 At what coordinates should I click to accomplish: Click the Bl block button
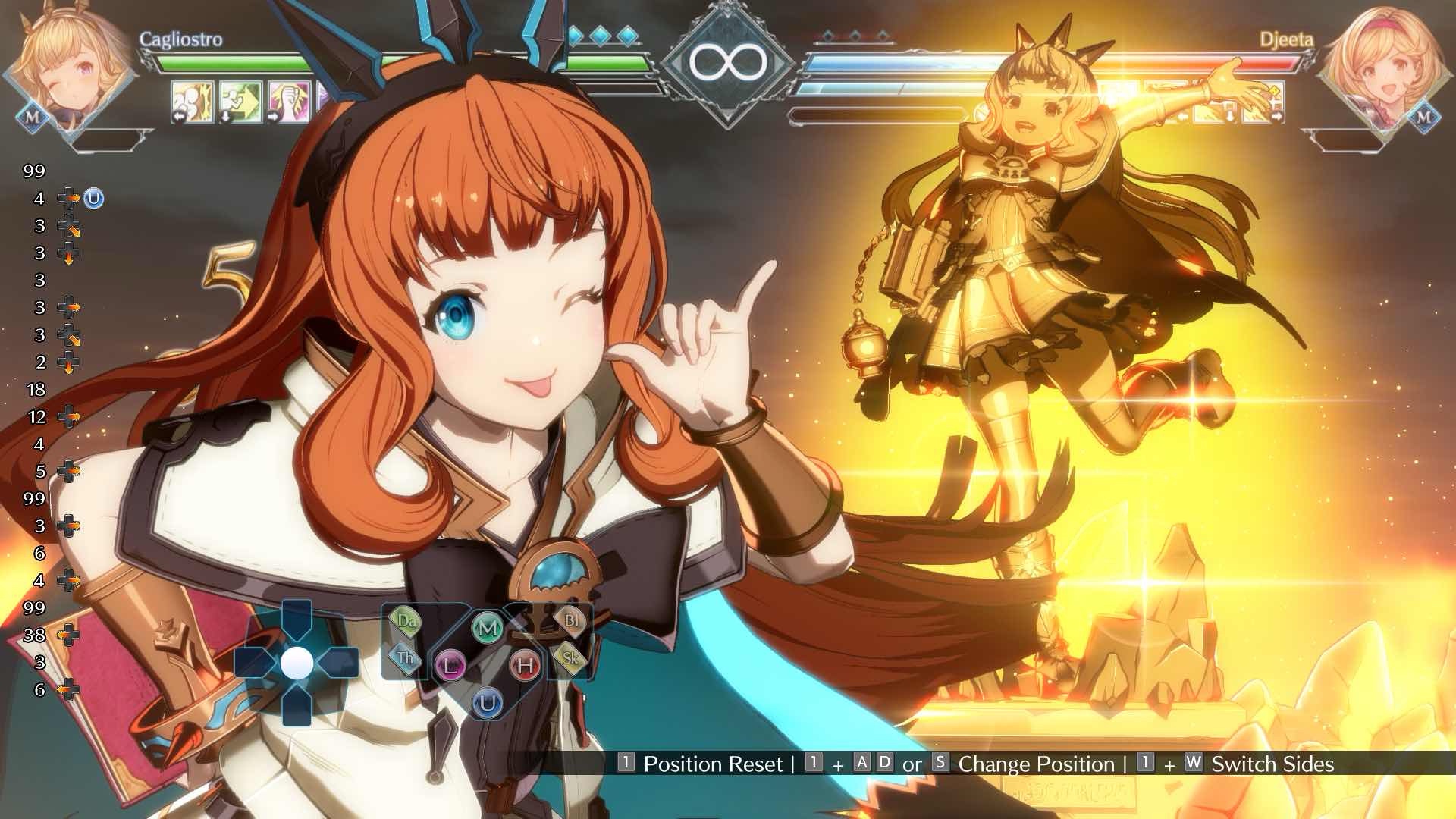[570, 621]
